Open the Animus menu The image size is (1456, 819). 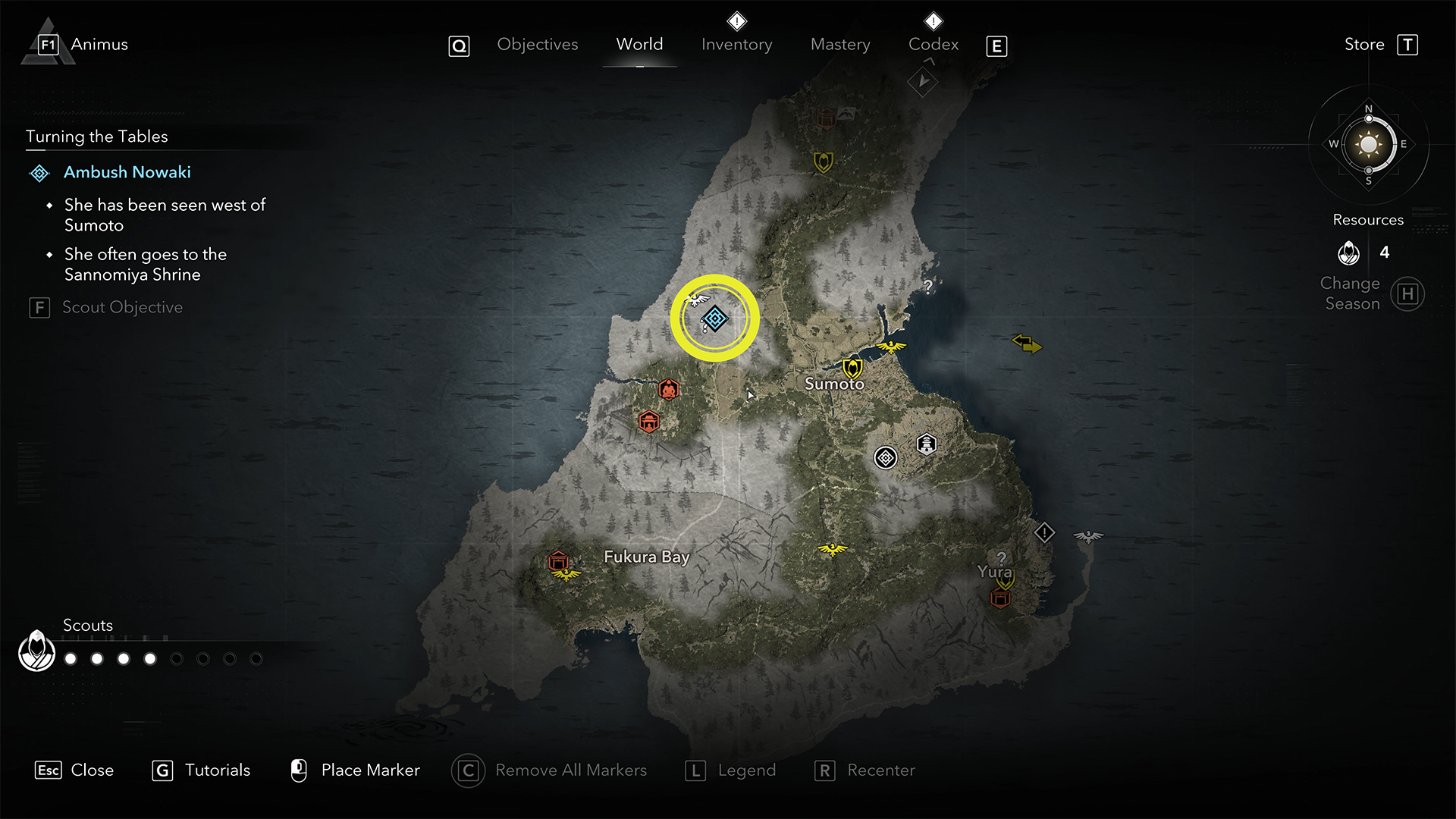99,45
